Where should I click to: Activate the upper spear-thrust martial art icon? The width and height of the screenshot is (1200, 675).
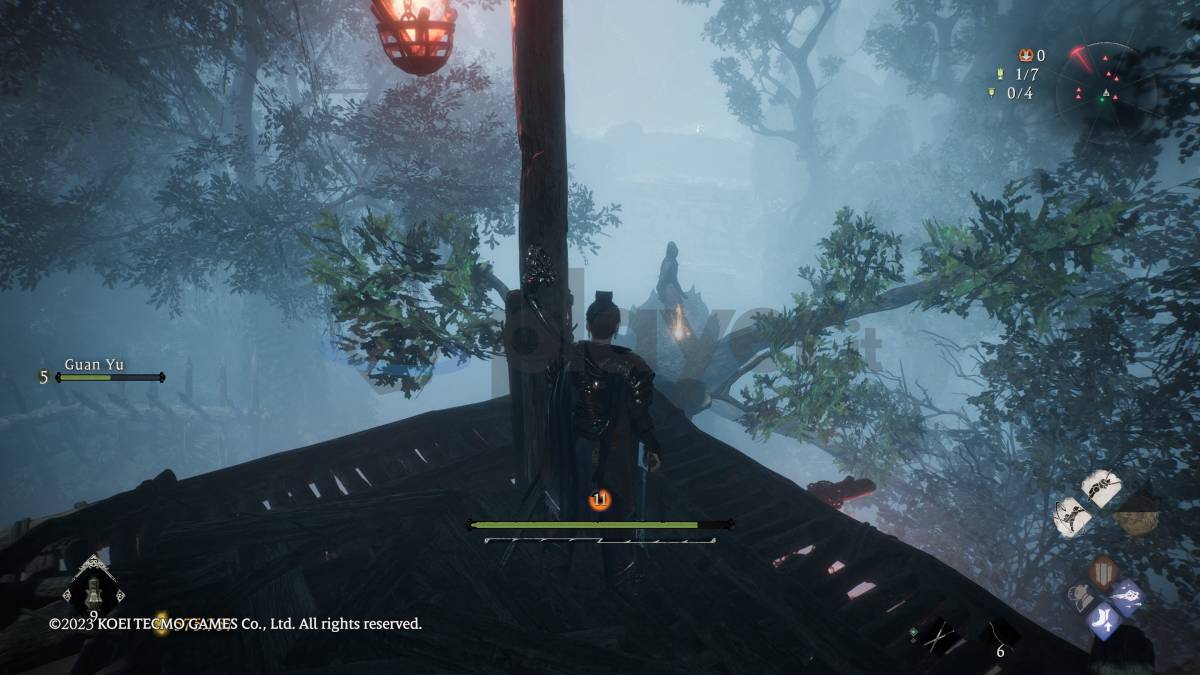[x=1100, y=489]
